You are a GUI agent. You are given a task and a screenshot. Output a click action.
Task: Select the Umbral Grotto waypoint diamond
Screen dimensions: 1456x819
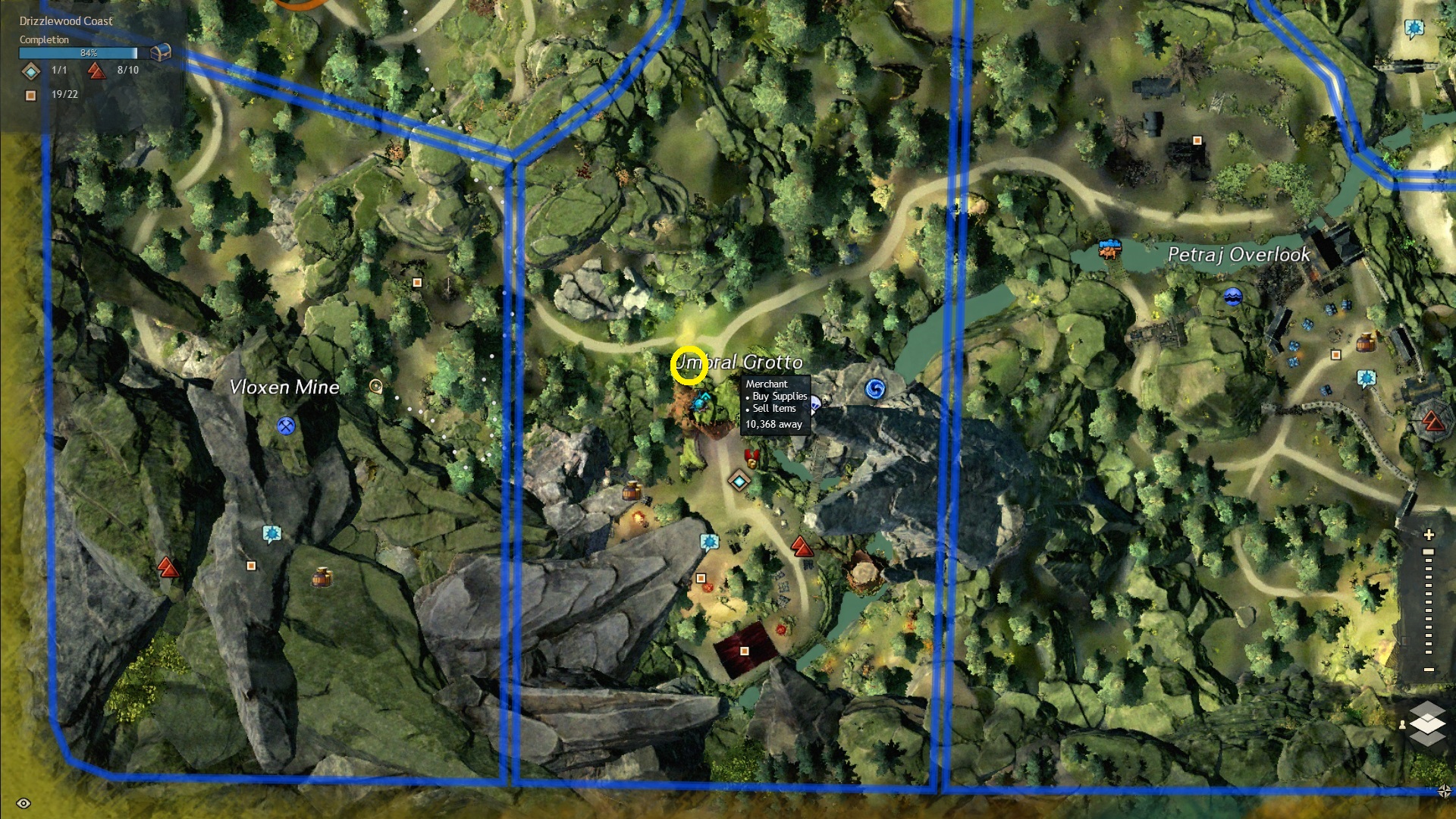pos(739,480)
